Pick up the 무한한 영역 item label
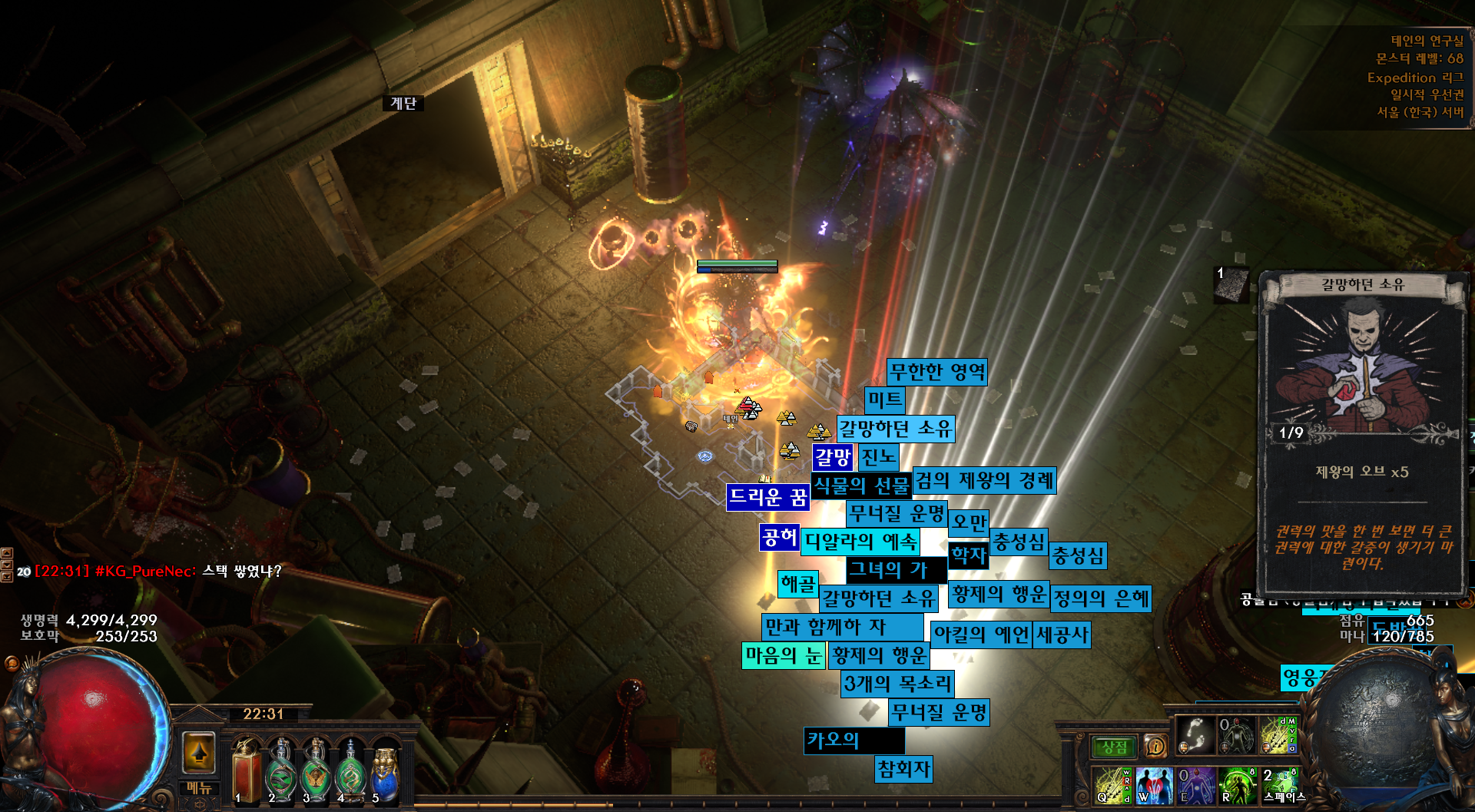1475x812 pixels. 936,373
